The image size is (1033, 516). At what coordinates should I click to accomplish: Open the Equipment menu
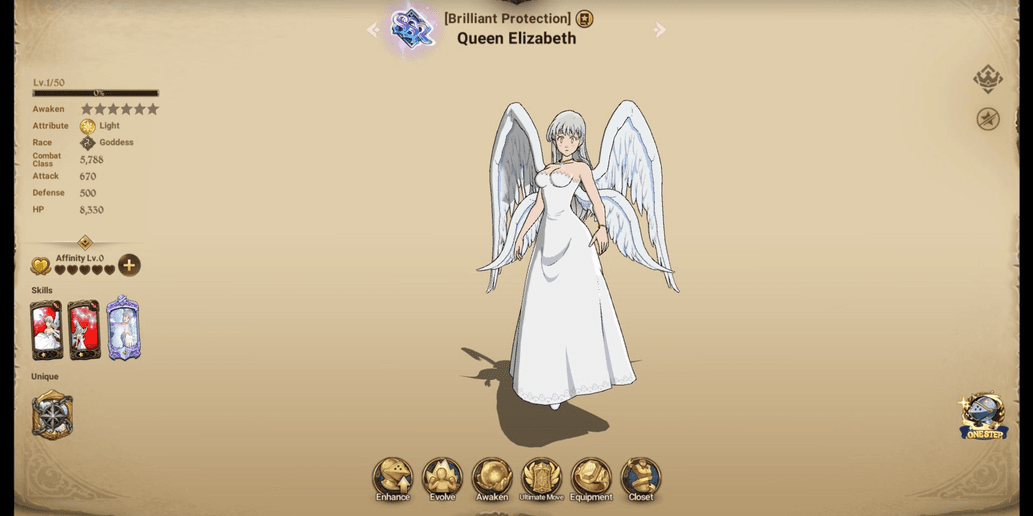591,478
